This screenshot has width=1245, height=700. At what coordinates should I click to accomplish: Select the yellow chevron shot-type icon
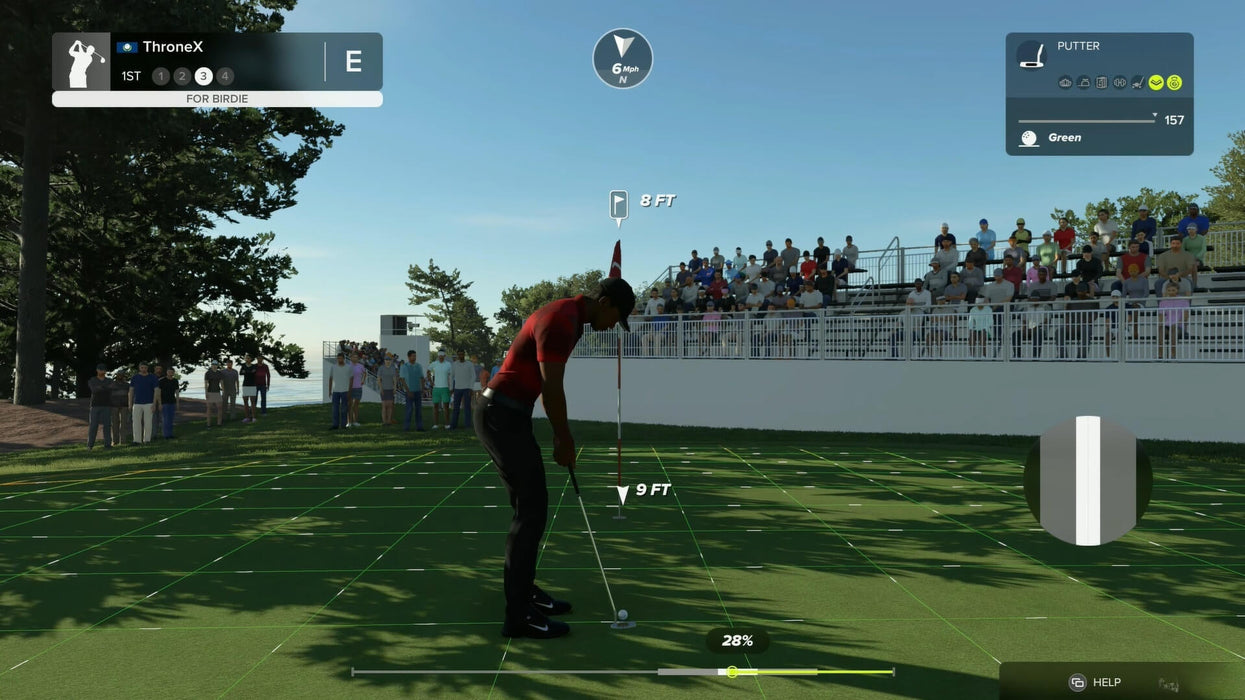click(1156, 83)
